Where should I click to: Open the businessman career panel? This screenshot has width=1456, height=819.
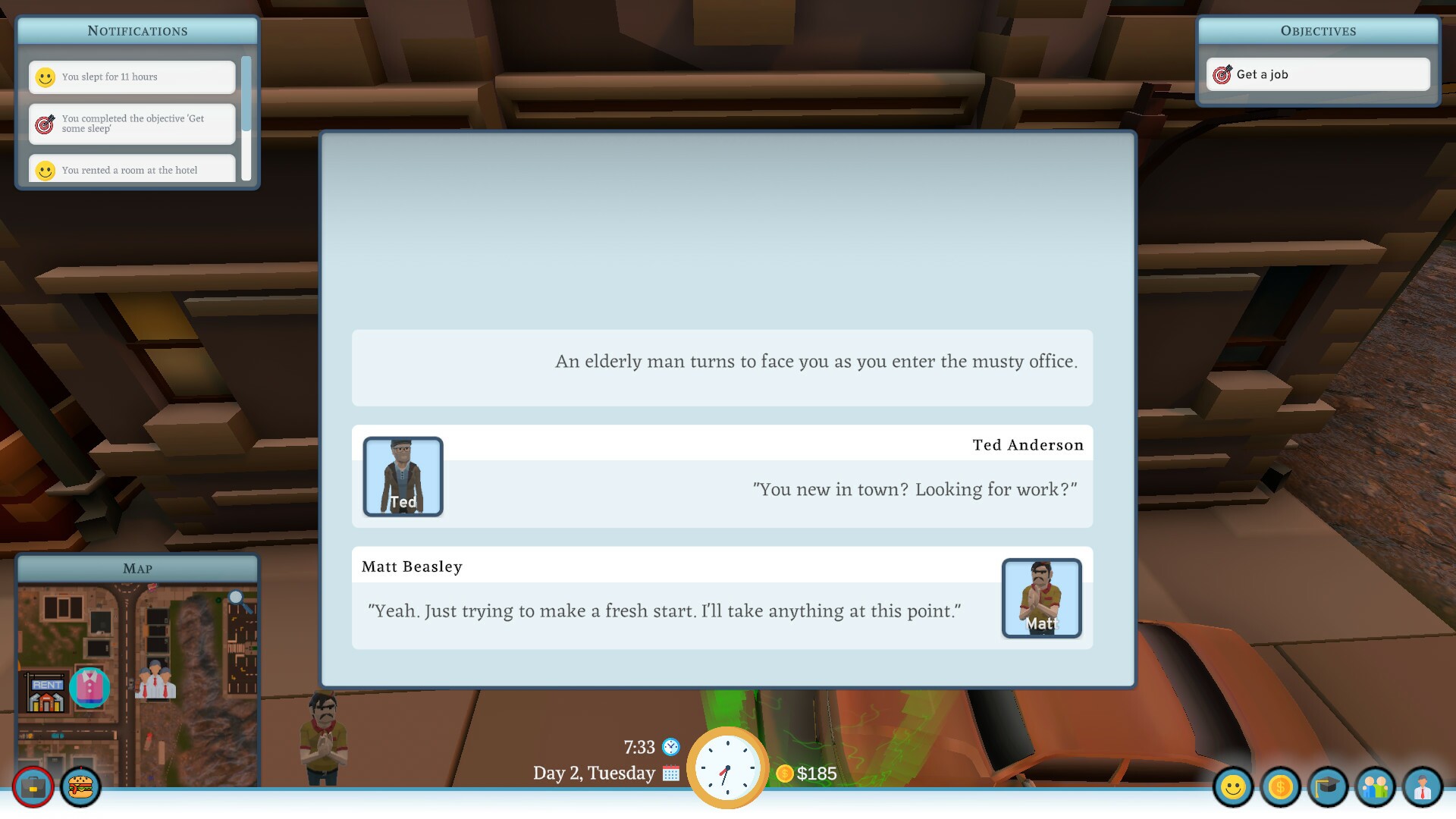(1425, 788)
